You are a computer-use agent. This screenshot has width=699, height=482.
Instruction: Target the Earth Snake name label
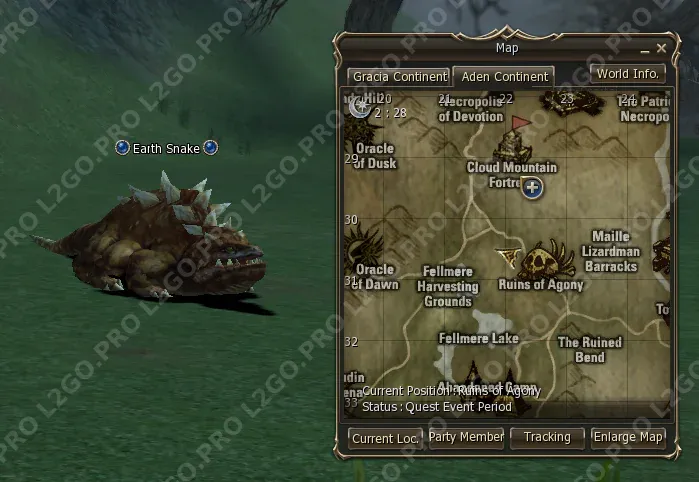[x=166, y=148]
